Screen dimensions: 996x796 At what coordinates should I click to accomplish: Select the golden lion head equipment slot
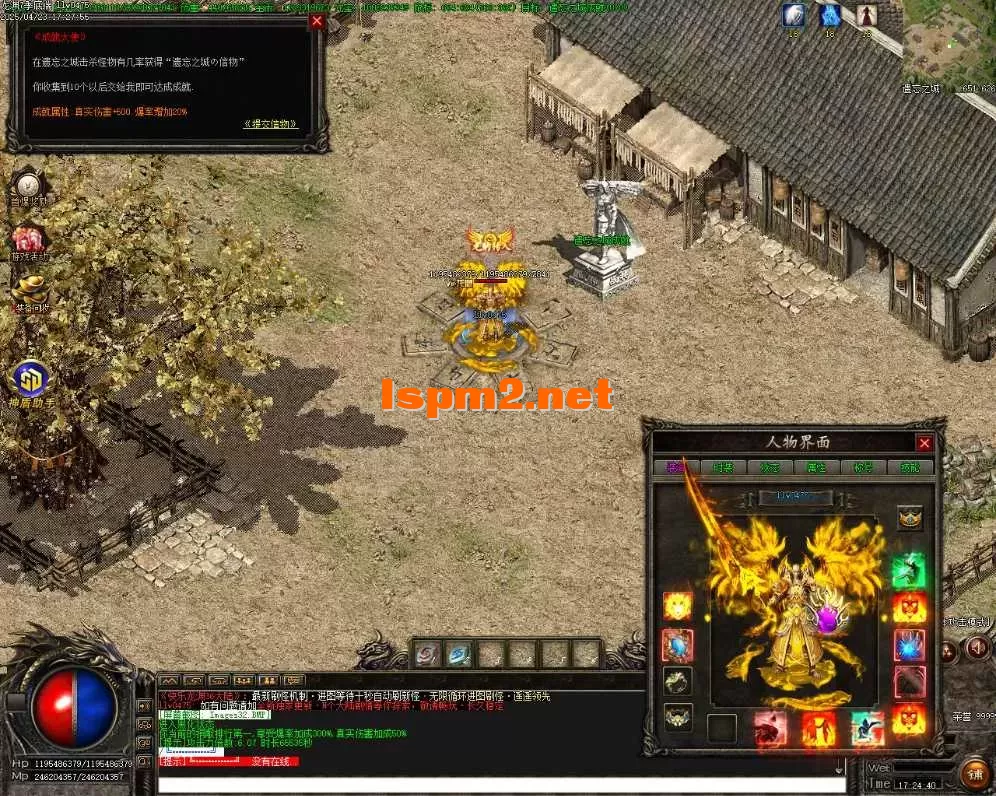(677, 606)
